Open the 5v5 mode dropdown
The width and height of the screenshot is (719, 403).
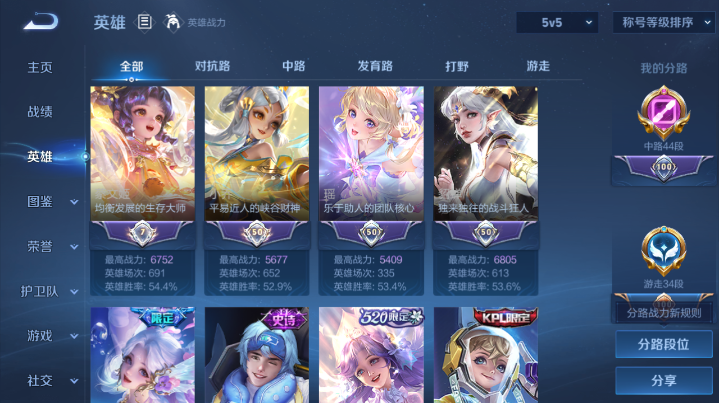556,22
